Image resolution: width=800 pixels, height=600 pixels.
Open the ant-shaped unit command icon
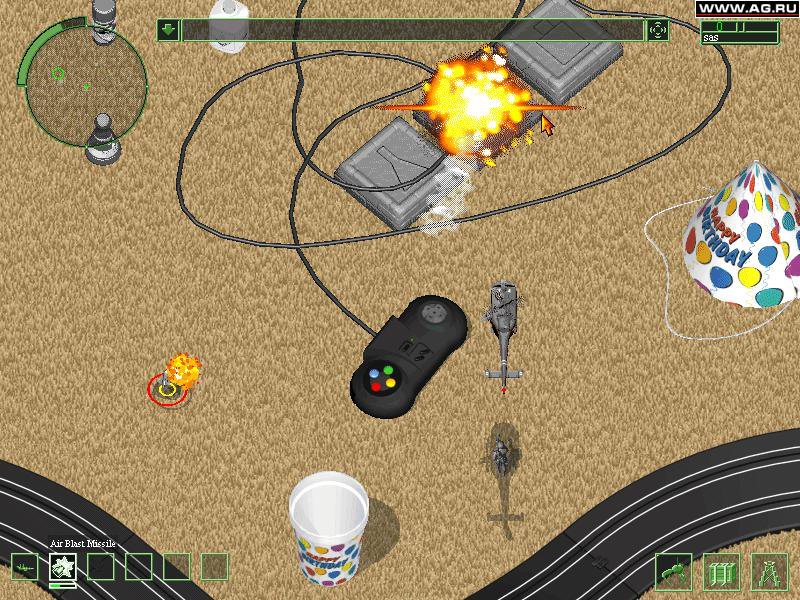(x=673, y=571)
